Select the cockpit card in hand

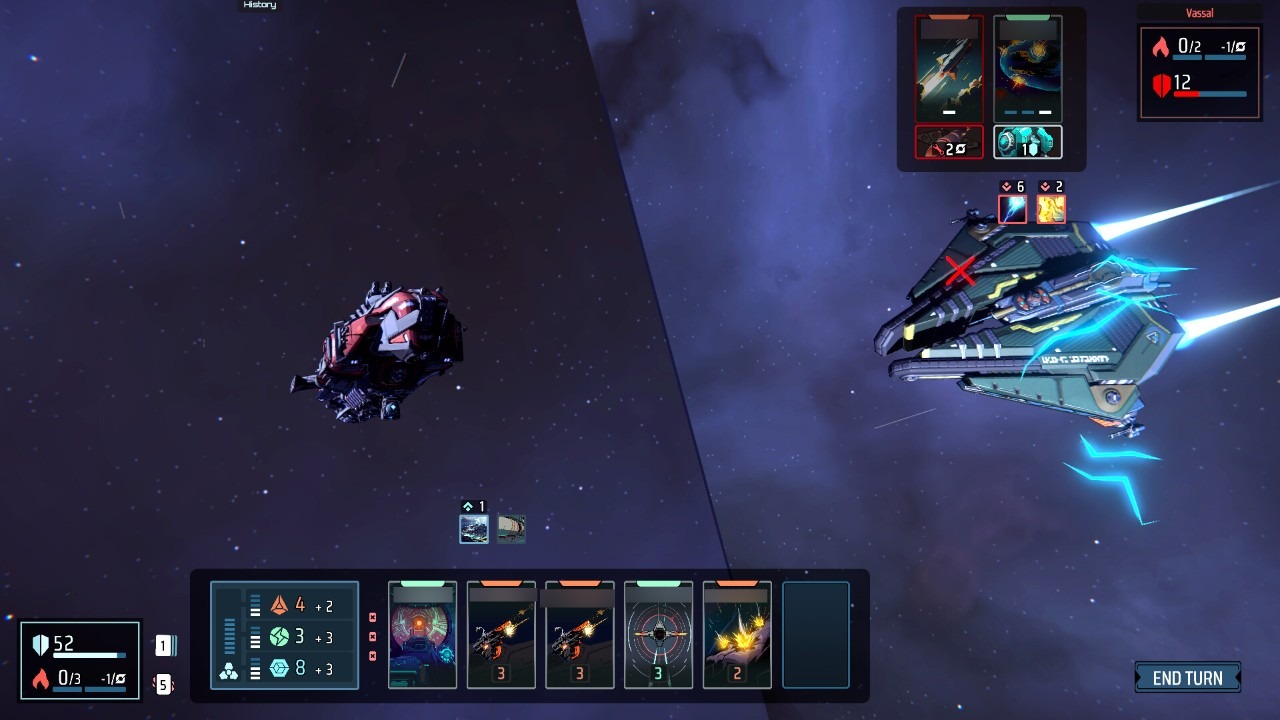click(422, 635)
